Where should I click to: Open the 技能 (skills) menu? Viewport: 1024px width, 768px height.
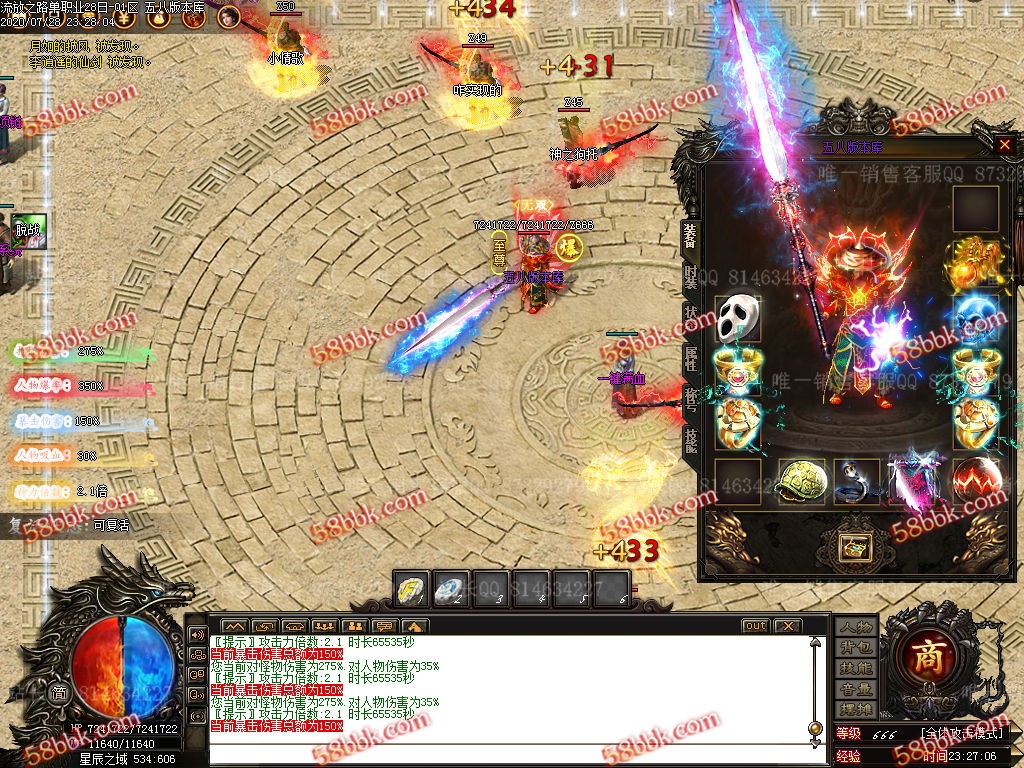[856, 668]
